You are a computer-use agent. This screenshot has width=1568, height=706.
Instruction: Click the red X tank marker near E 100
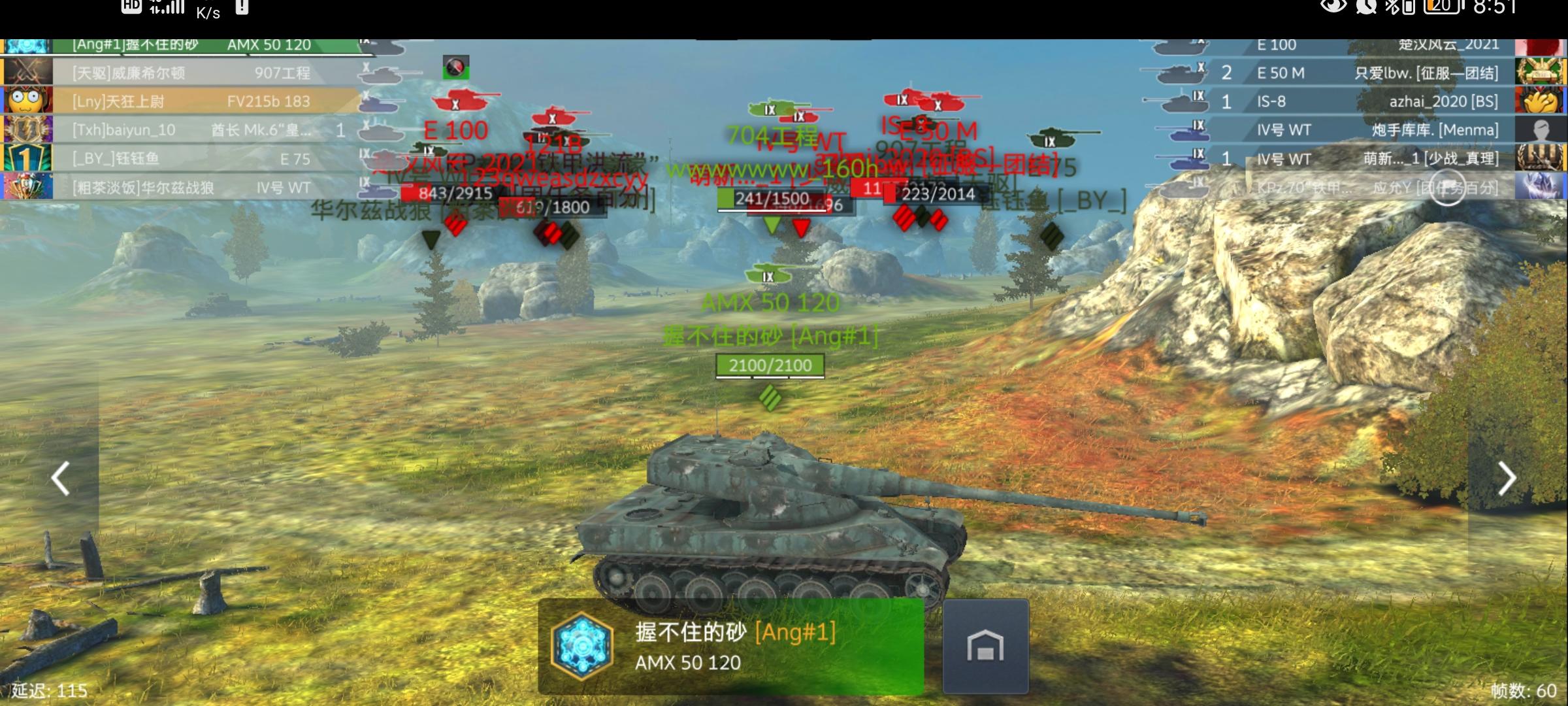pyautogui.click(x=461, y=102)
